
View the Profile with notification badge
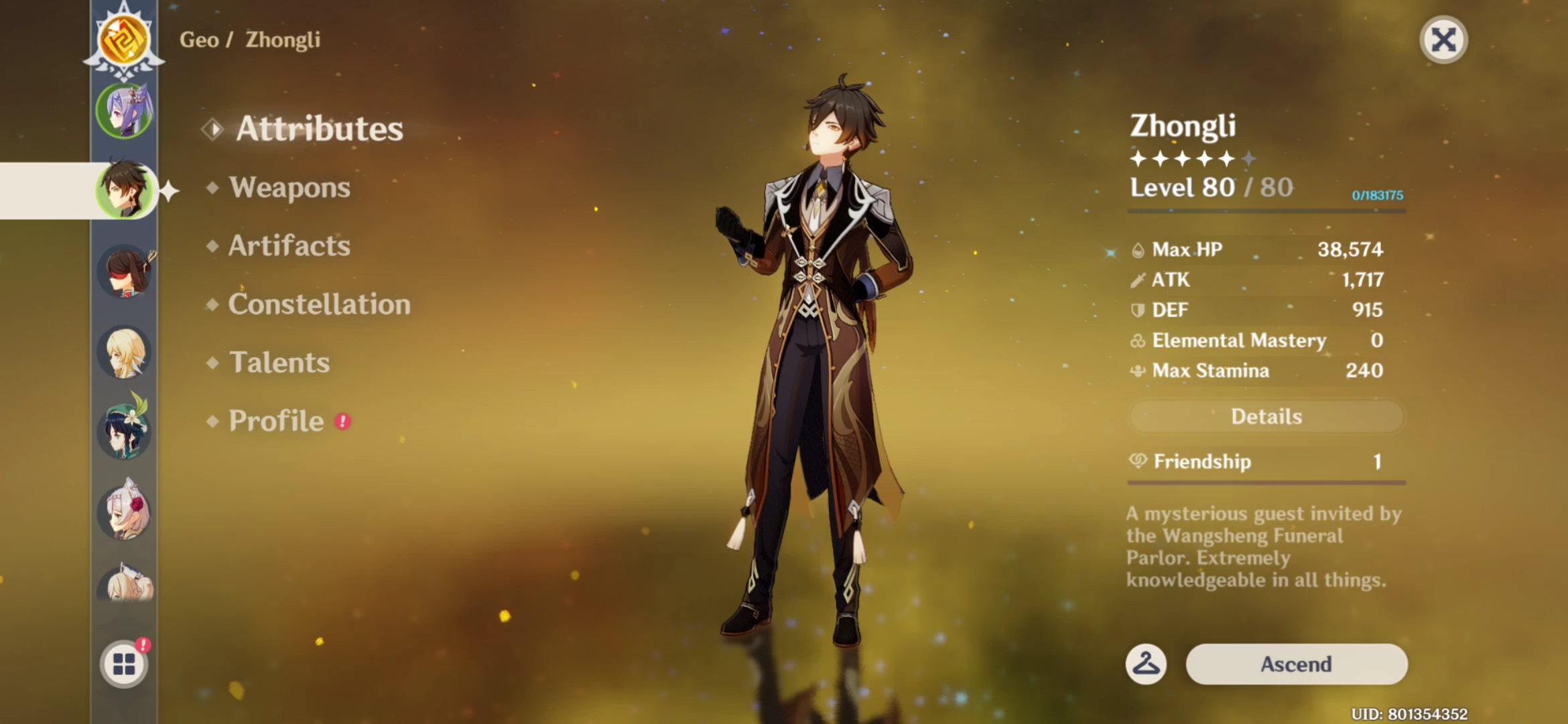point(275,420)
